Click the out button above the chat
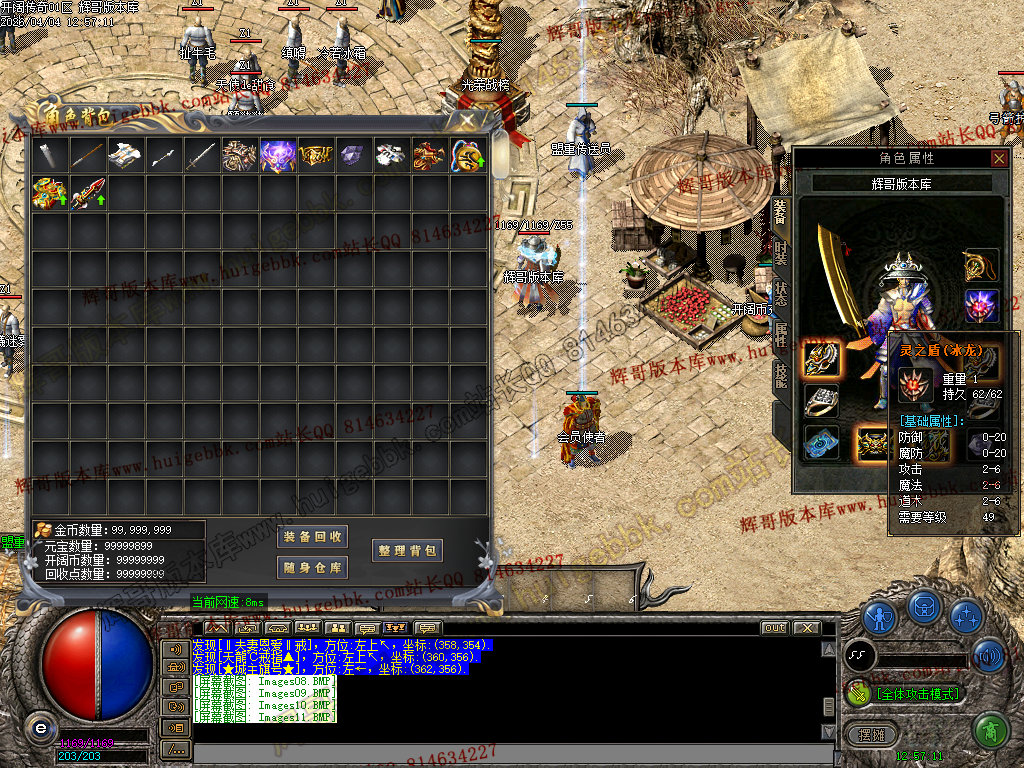Image resolution: width=1024 pixels, height=768 pixels. [774, 628]
